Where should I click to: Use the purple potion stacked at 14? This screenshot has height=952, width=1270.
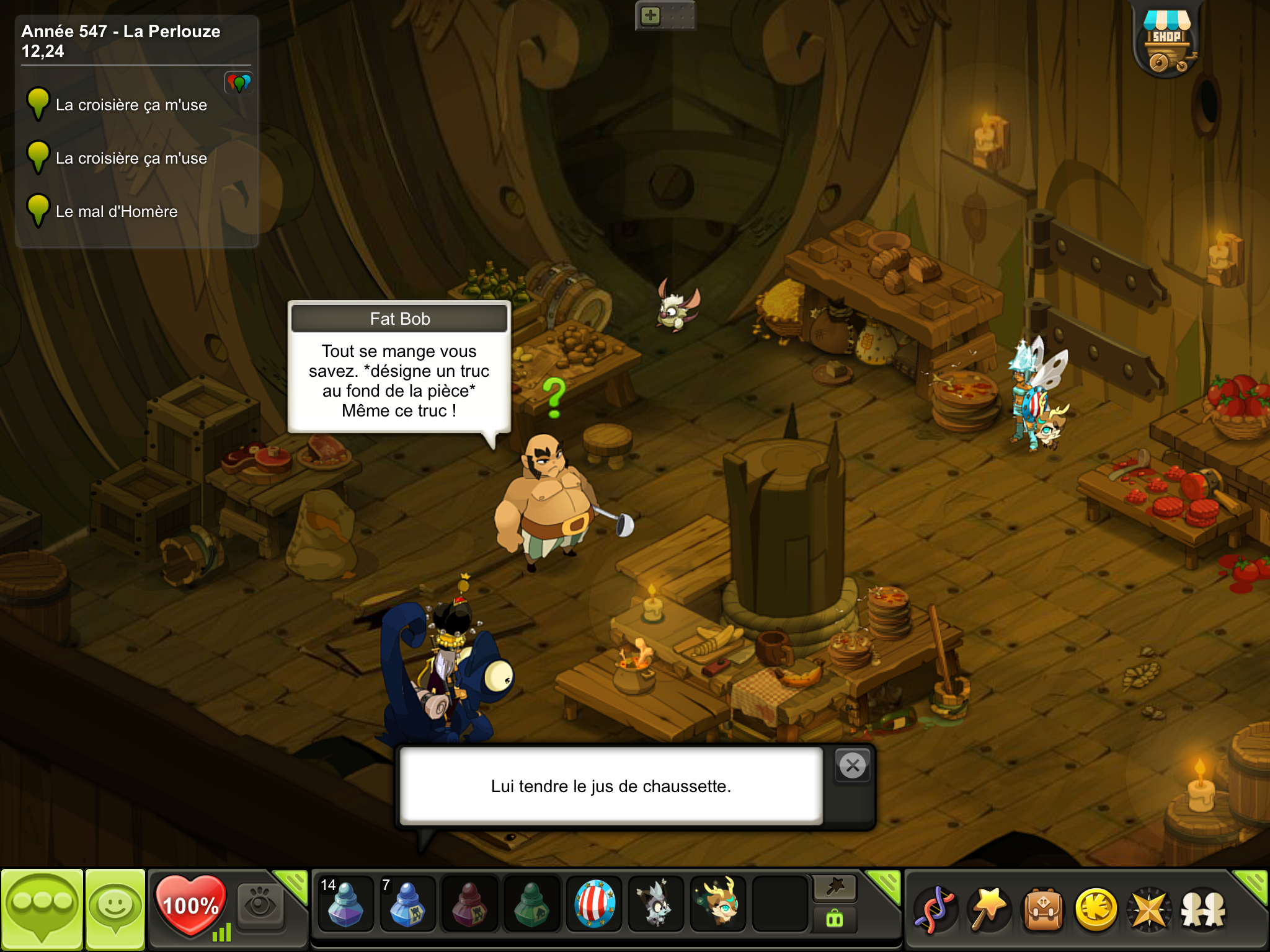(345, 904)
